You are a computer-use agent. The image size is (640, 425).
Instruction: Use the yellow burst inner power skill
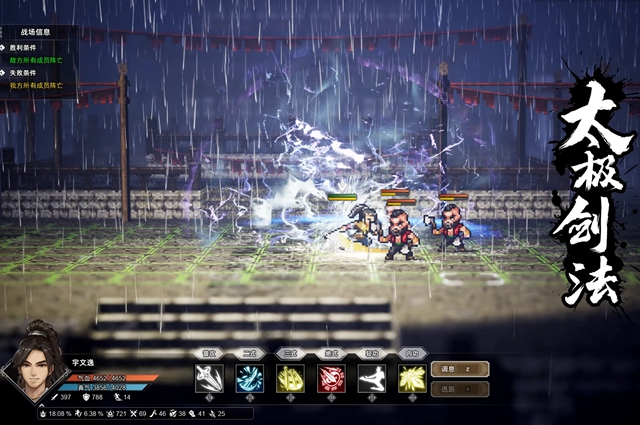point(412,378)
